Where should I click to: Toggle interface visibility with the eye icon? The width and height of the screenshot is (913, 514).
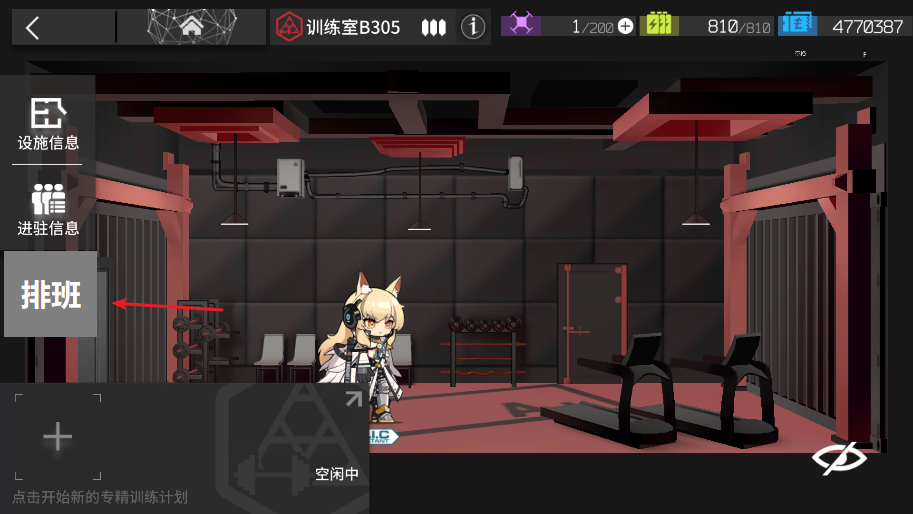[x=838, y=458]
